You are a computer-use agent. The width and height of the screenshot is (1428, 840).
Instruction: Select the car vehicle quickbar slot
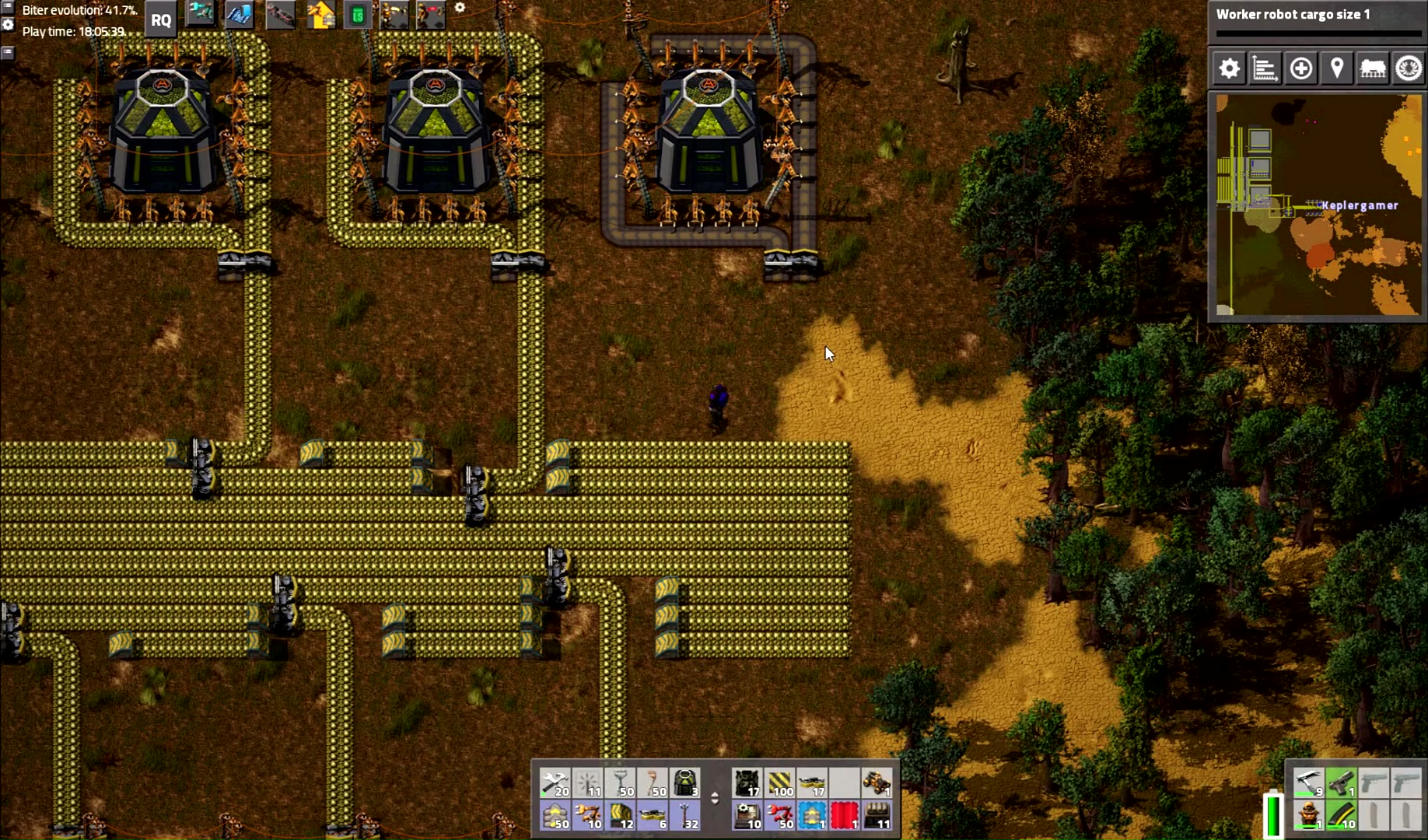pyautogui.click(x=877, y=783)
